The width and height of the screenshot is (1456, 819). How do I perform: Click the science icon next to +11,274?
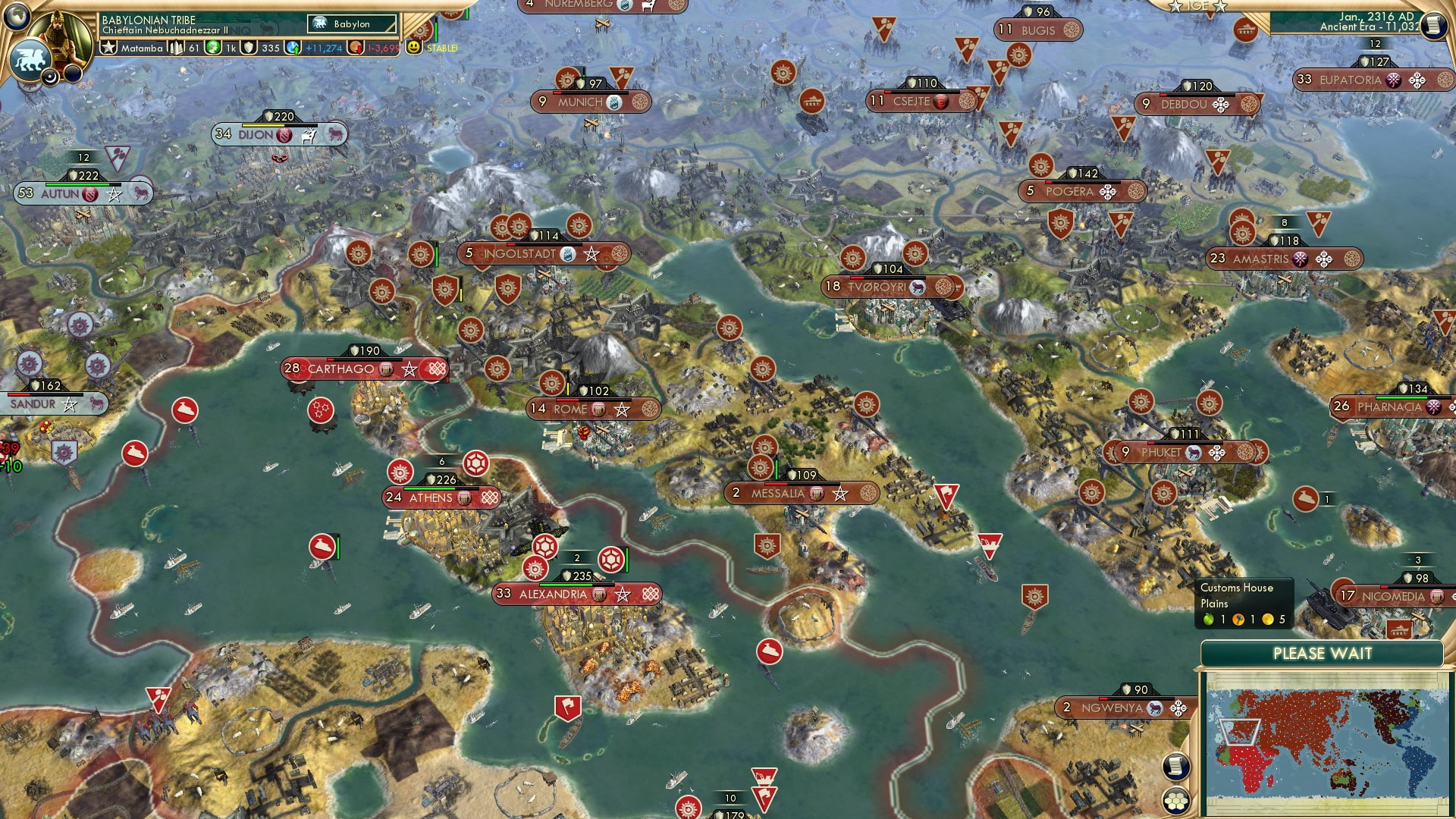[x=293, y=48]
